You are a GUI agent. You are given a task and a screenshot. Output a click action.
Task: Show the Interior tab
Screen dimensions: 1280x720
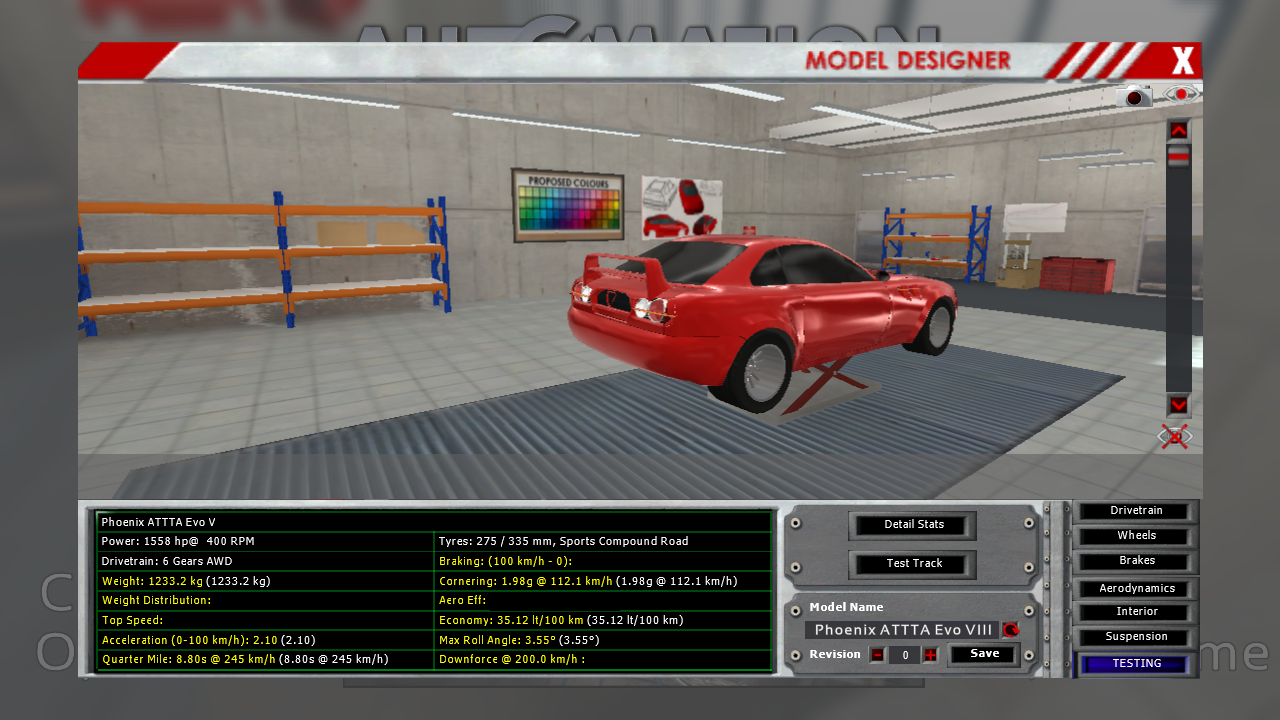coord(1136,612)
